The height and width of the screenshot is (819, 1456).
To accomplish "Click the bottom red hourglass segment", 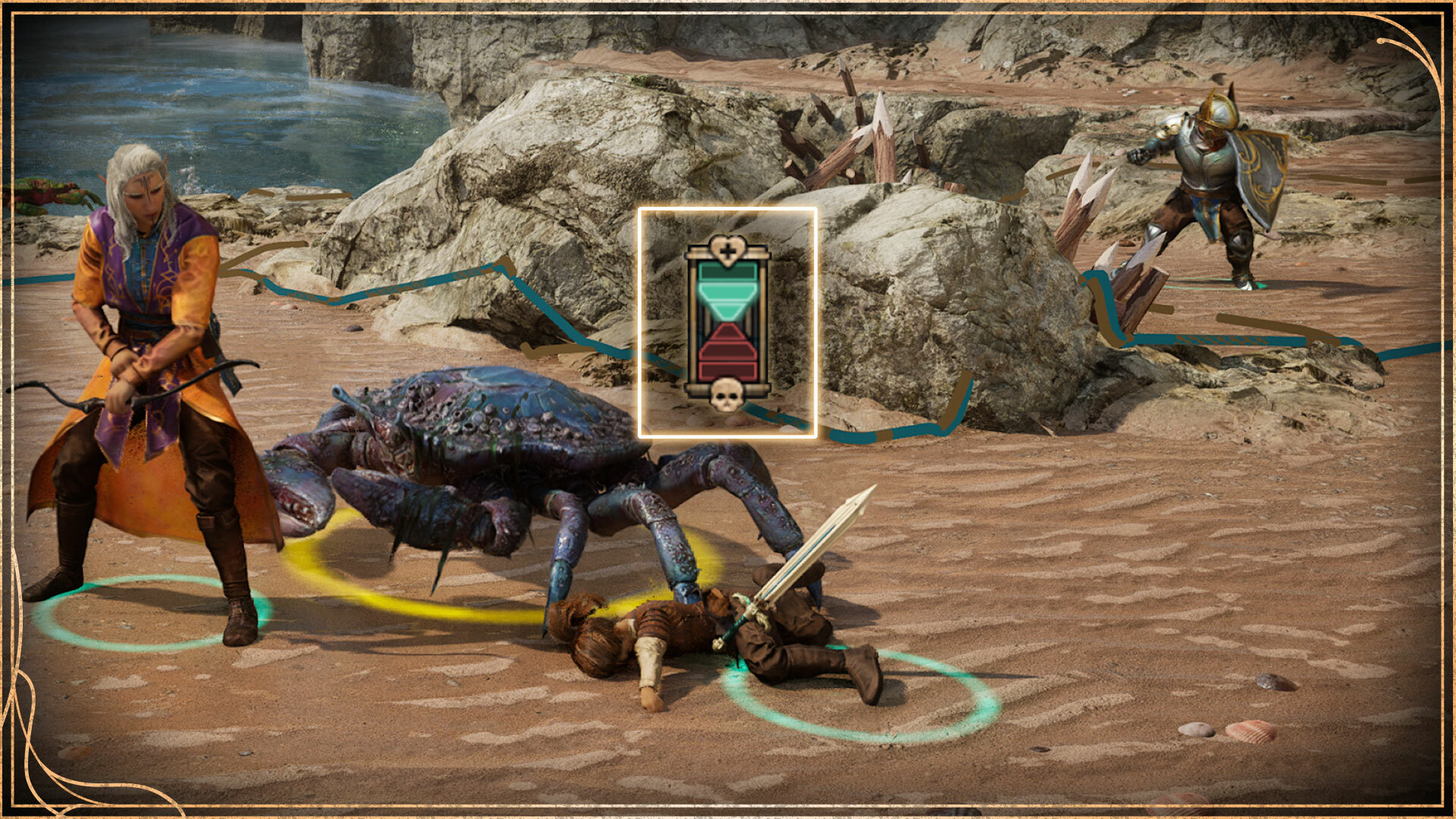I will click(728, 369).
